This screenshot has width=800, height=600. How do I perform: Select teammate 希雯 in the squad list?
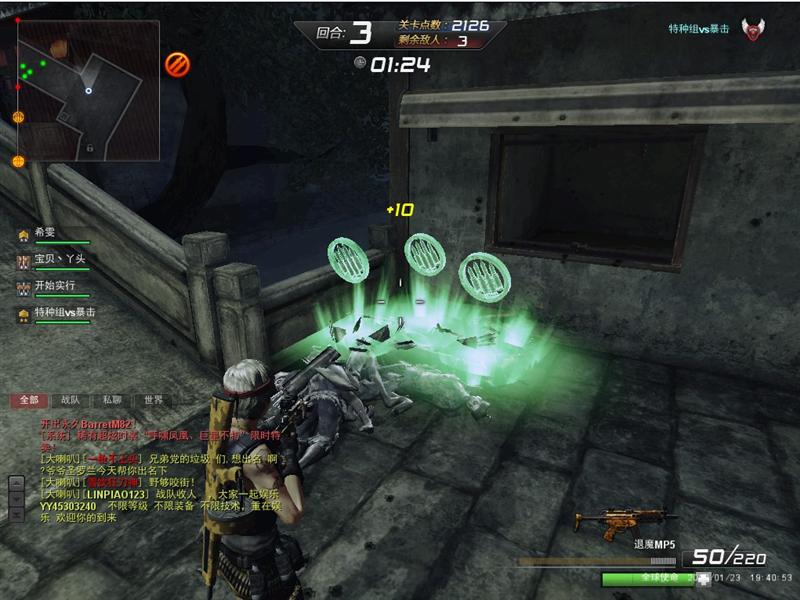pyautogui.click(x=46, y=233)
